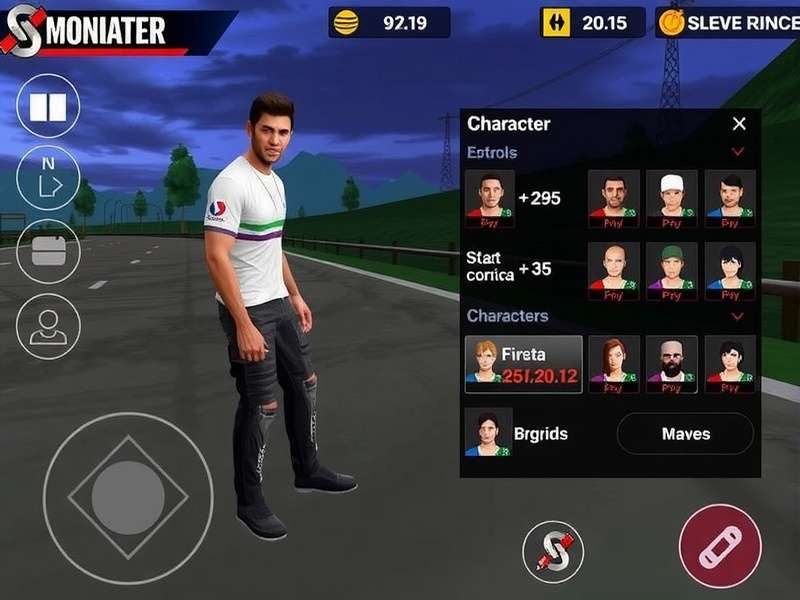Select the +295 character portrait
Screen dimensions: 800x600
490,196
